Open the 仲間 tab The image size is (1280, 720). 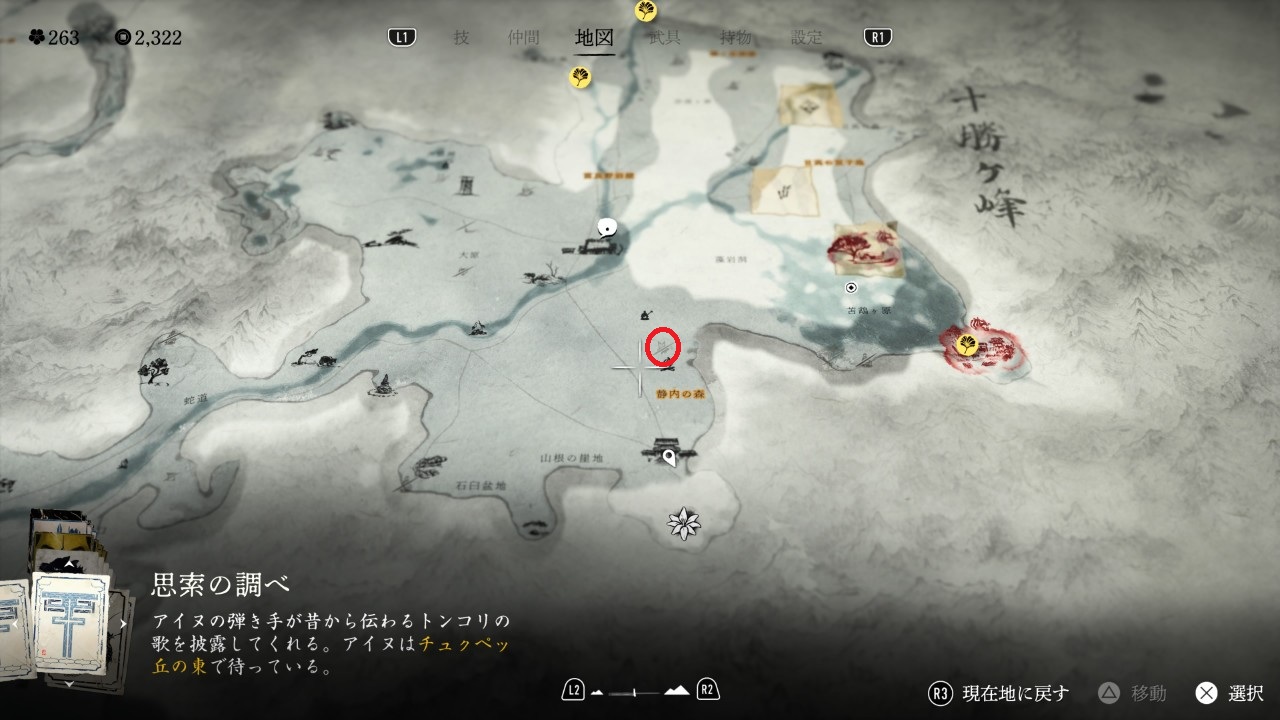pos(523,38)
